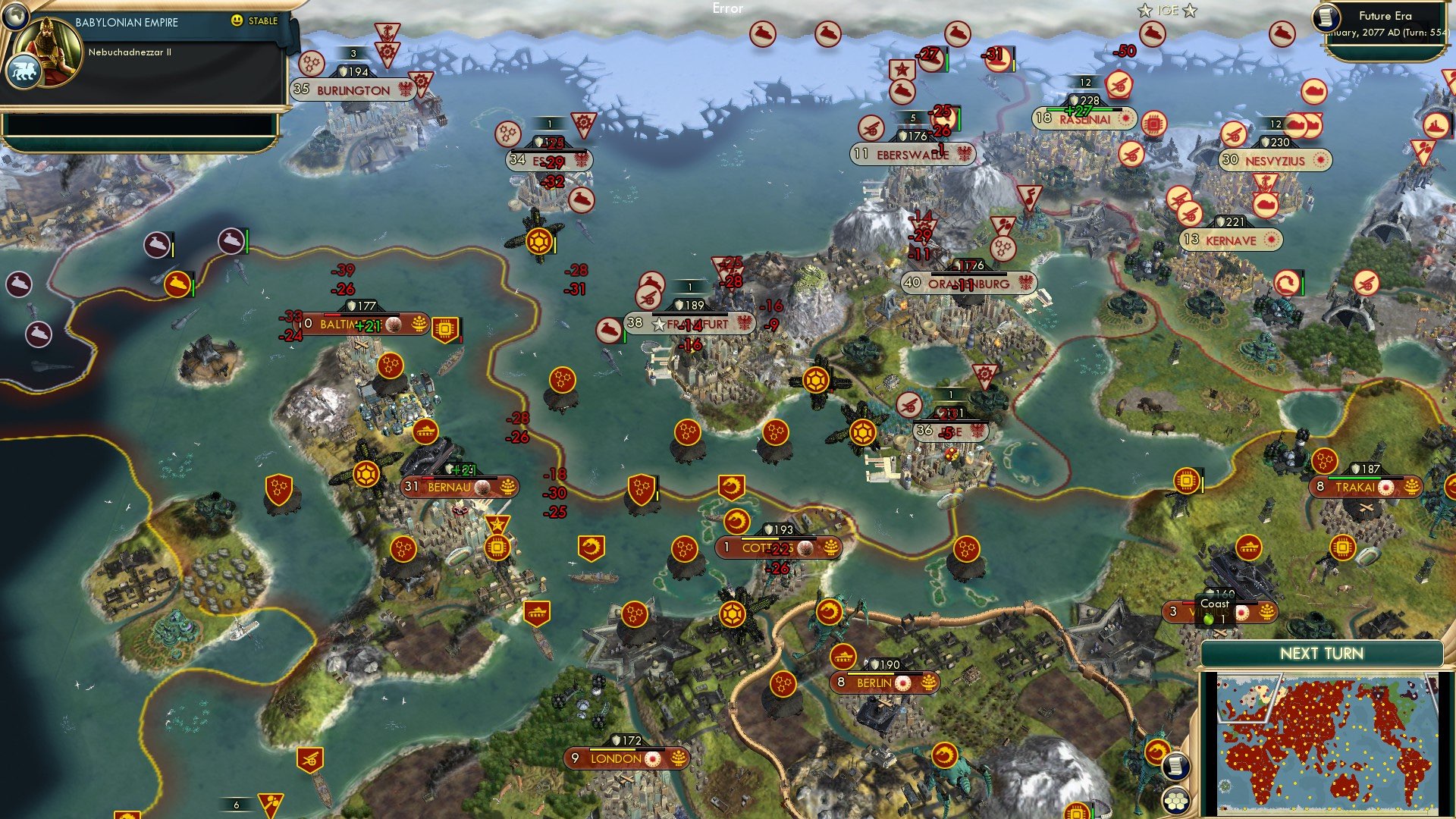The width and height of the screenshot is (1456, 819).
Task: Click the Error message at screen top
Action: (726, 9)
